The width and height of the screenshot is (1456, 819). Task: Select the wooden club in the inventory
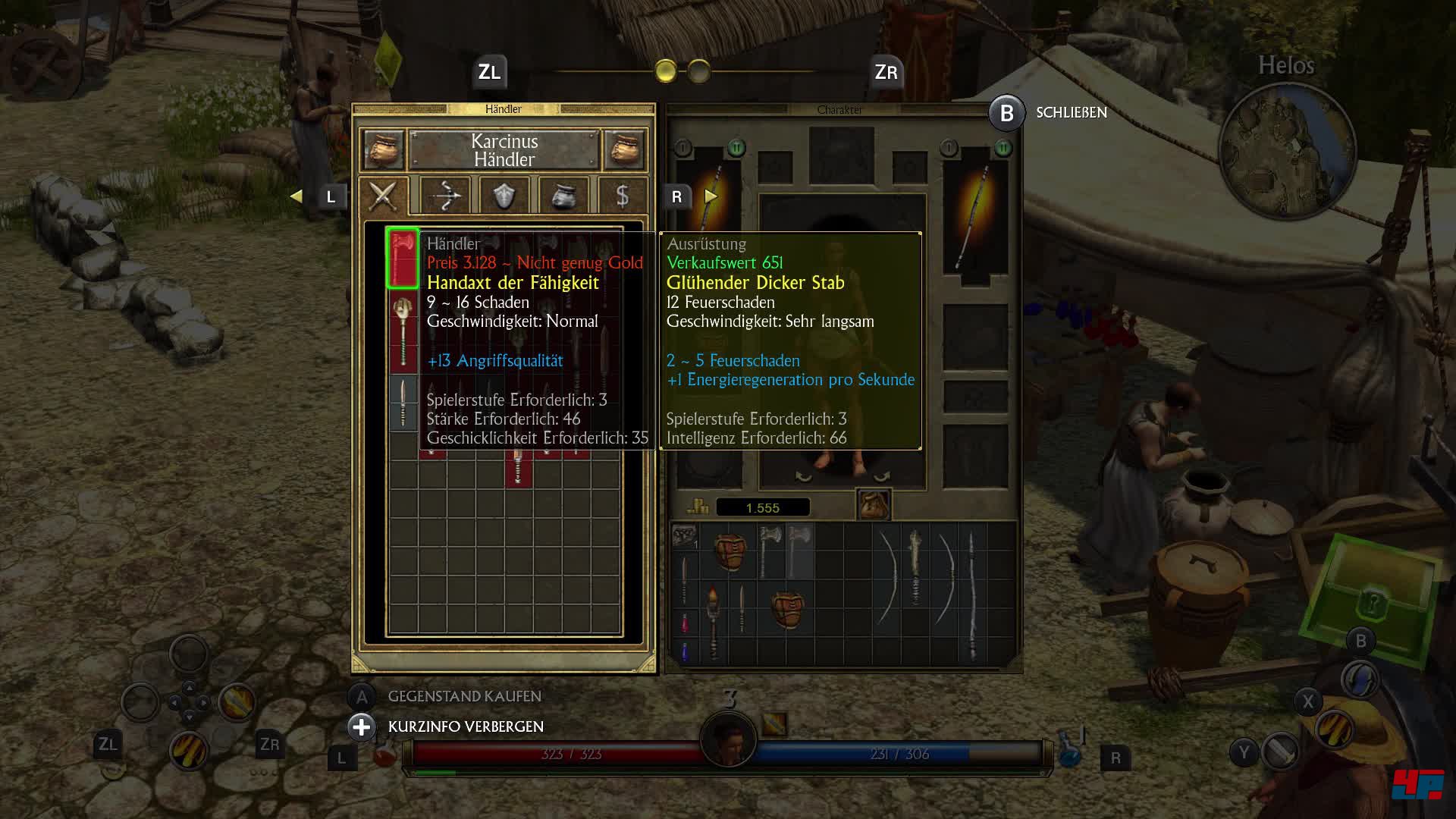tap(915, 569)
